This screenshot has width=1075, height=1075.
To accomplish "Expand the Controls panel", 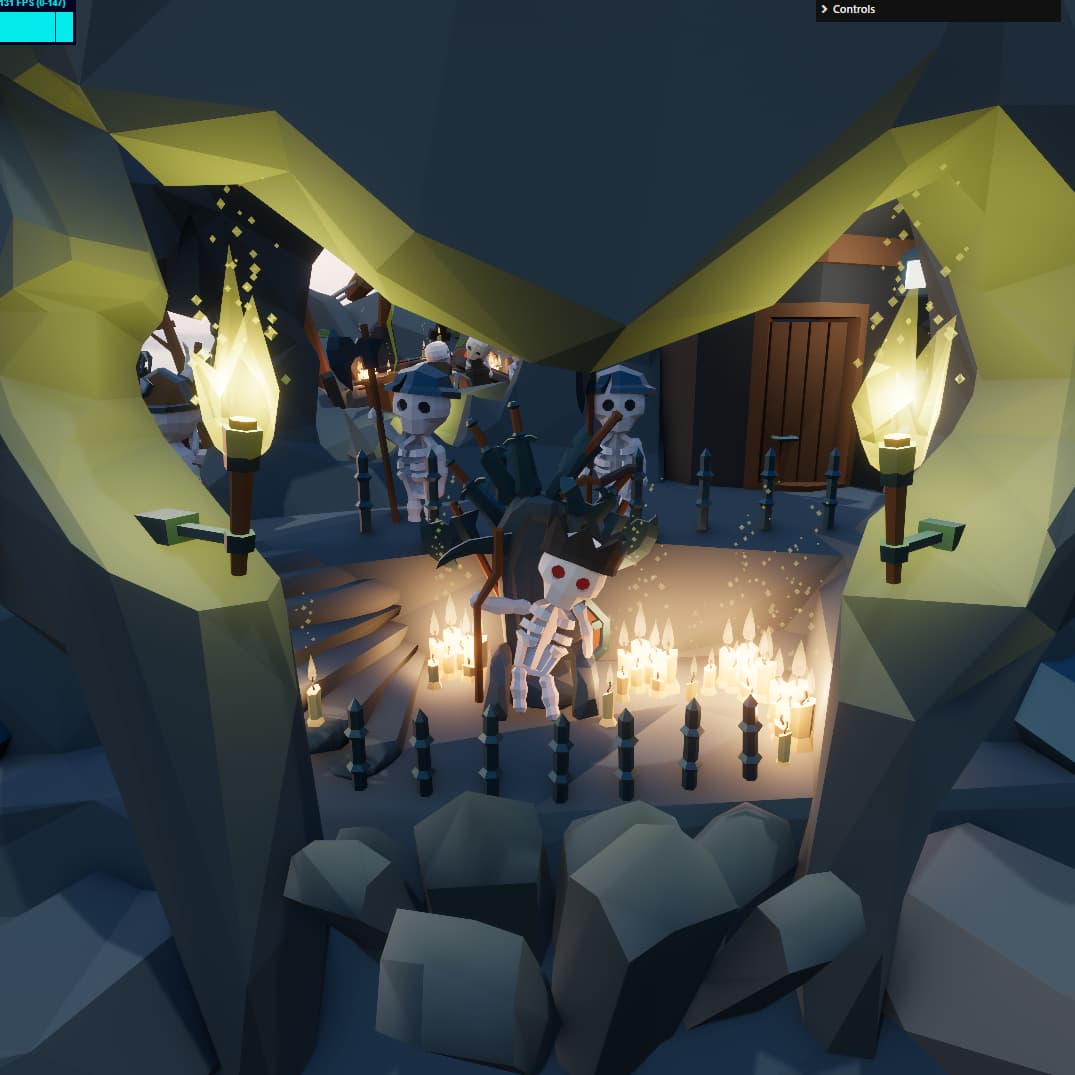I will [853, 10].
